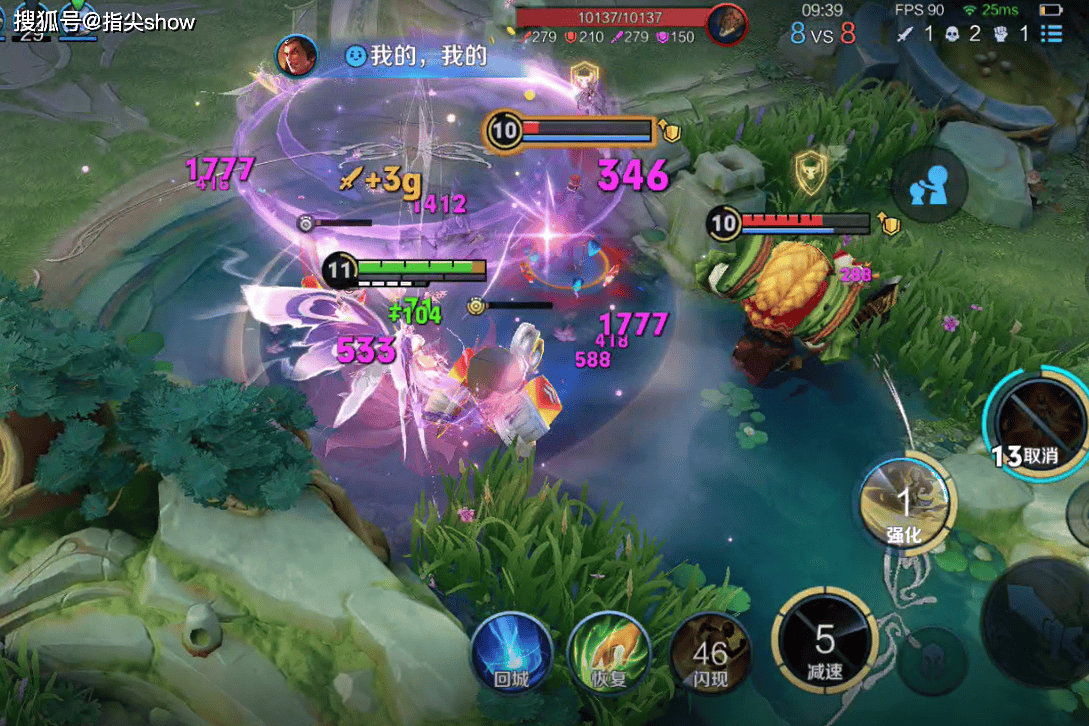Click the teammate portrait beside chat message
This screenshot has height=726, width=1089.
[296, 56]
